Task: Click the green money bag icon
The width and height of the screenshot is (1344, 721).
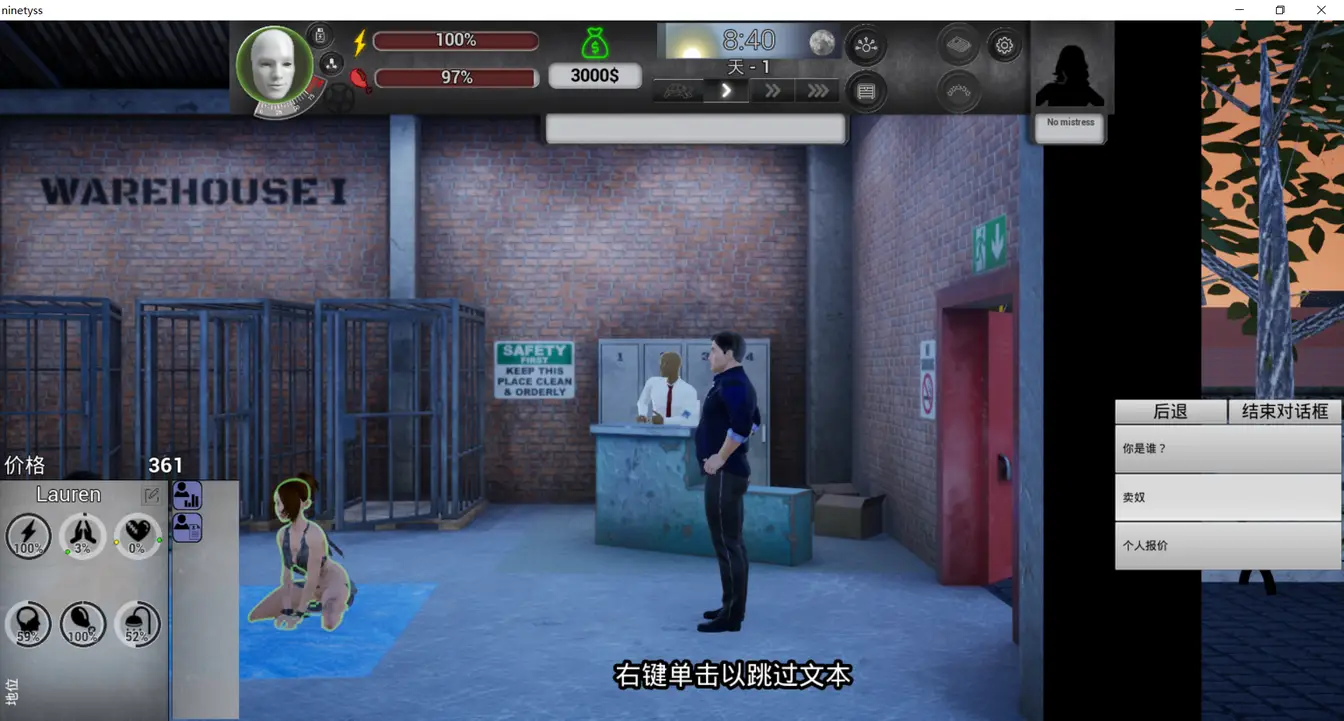Action: [595, 43]
